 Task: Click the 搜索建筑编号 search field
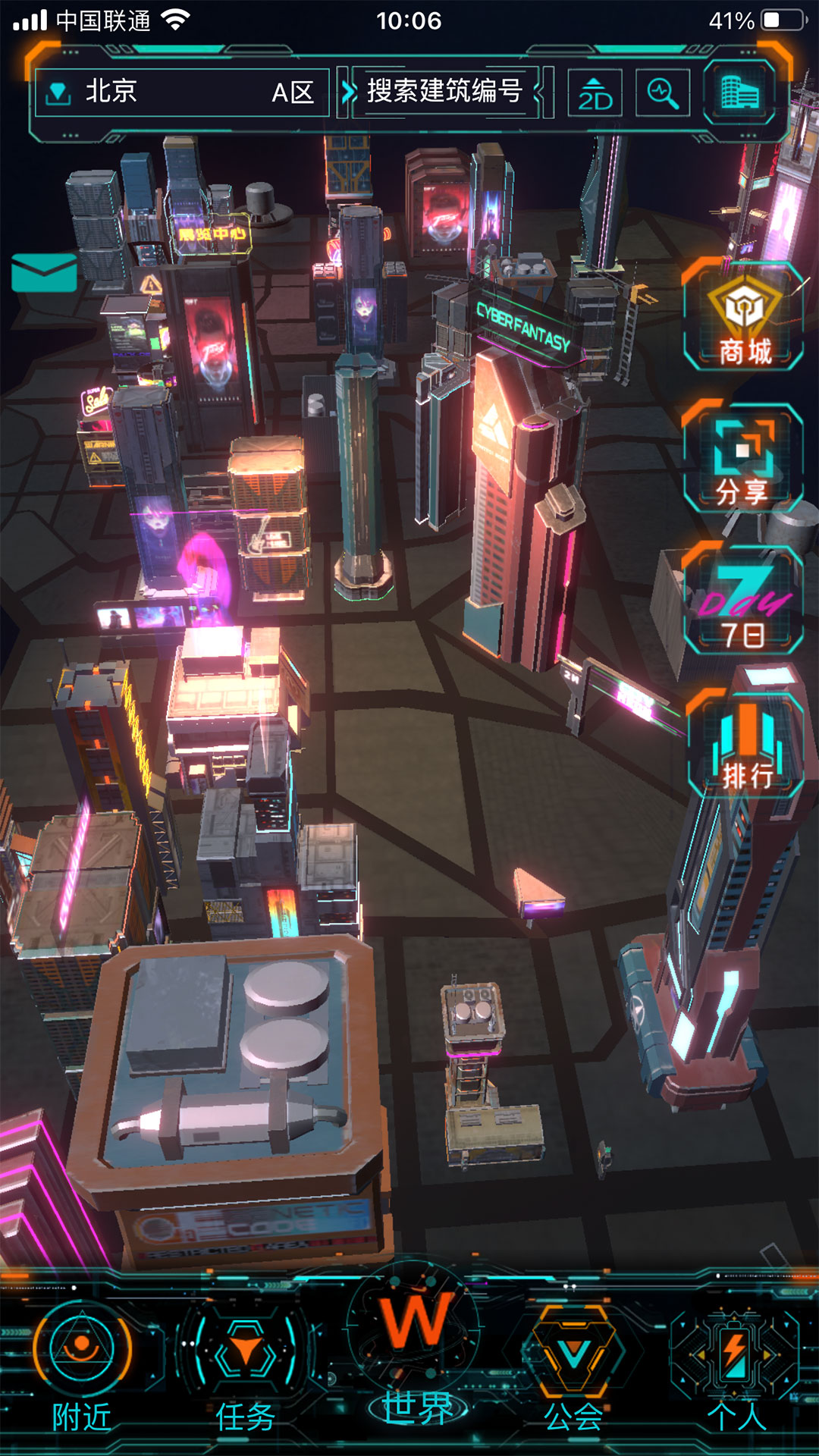pos(444,92)
